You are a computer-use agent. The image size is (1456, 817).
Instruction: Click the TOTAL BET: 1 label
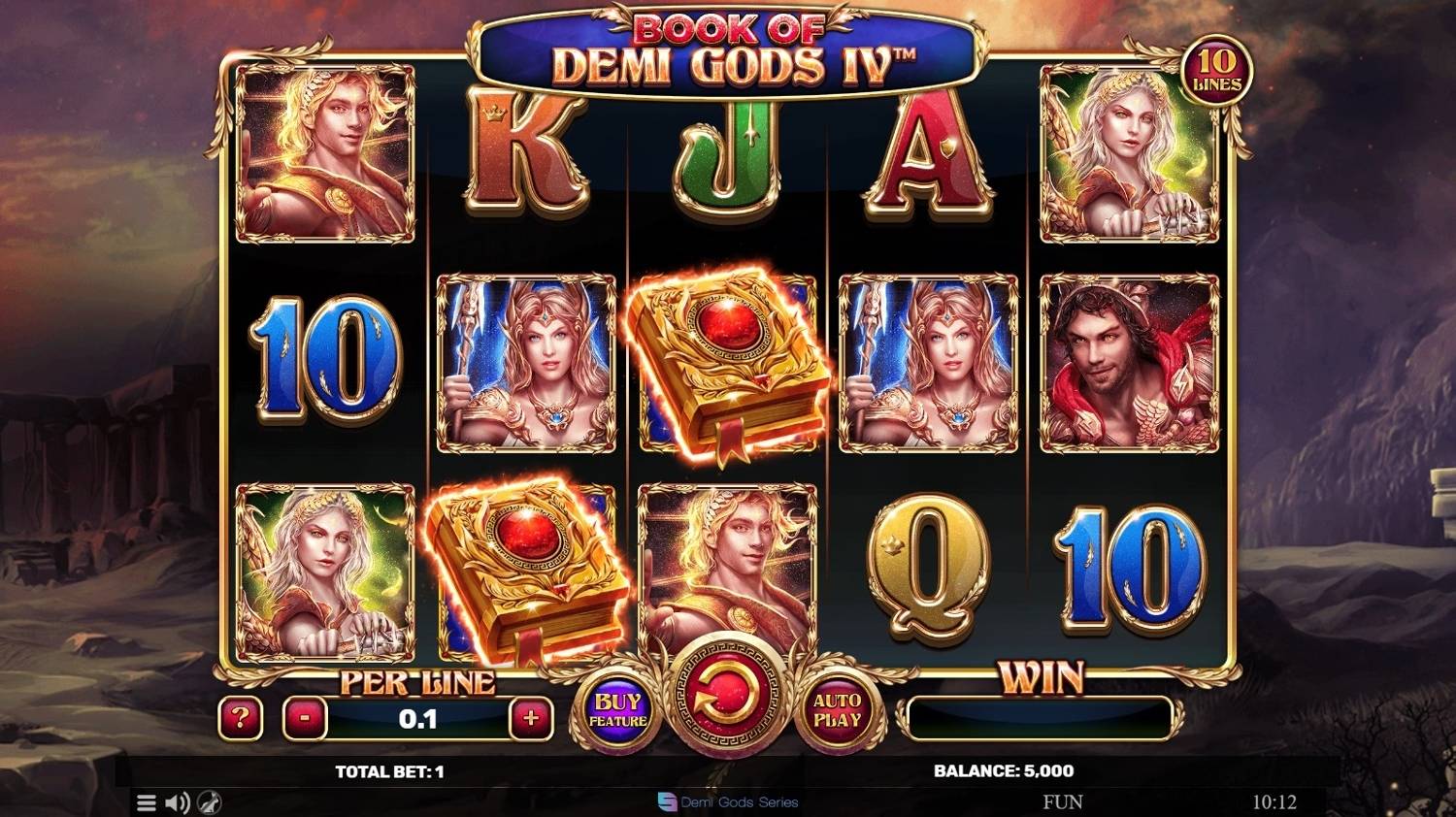click(388, 771)
